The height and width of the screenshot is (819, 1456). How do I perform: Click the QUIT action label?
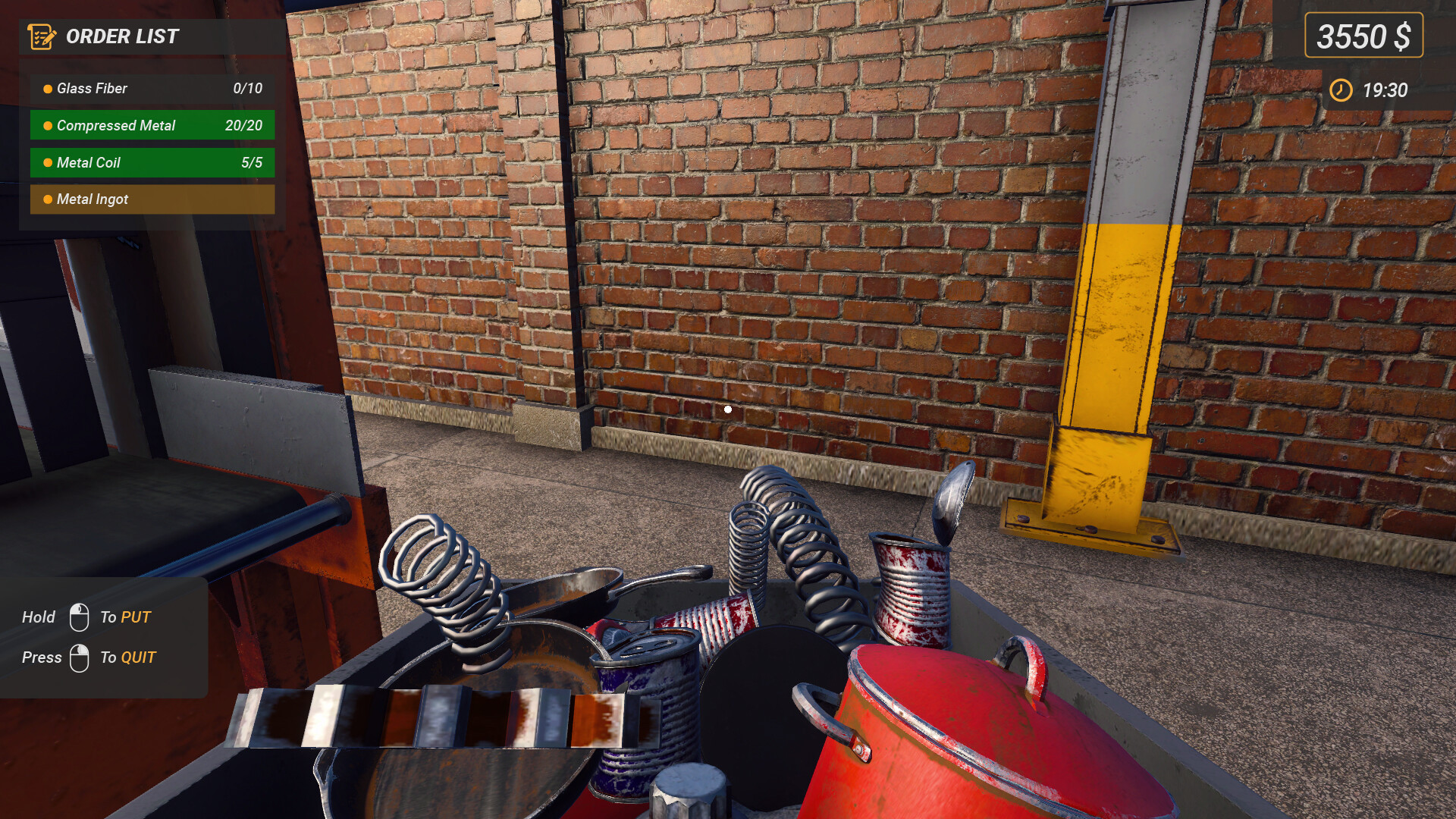point(139,657)
